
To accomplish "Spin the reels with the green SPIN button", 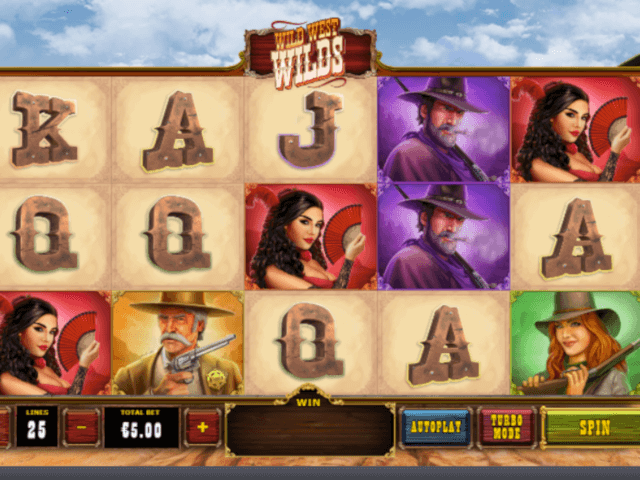I will 592,427.
